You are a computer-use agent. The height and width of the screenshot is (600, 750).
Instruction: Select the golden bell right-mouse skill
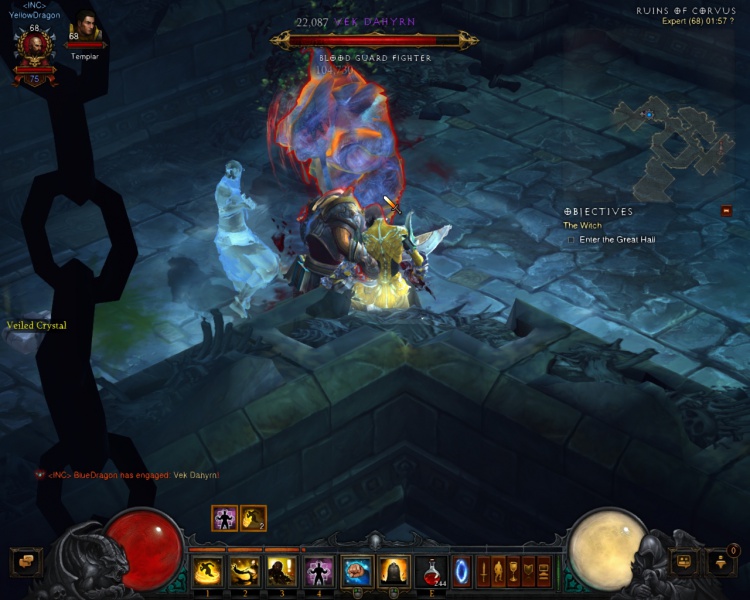coord(393,571)
